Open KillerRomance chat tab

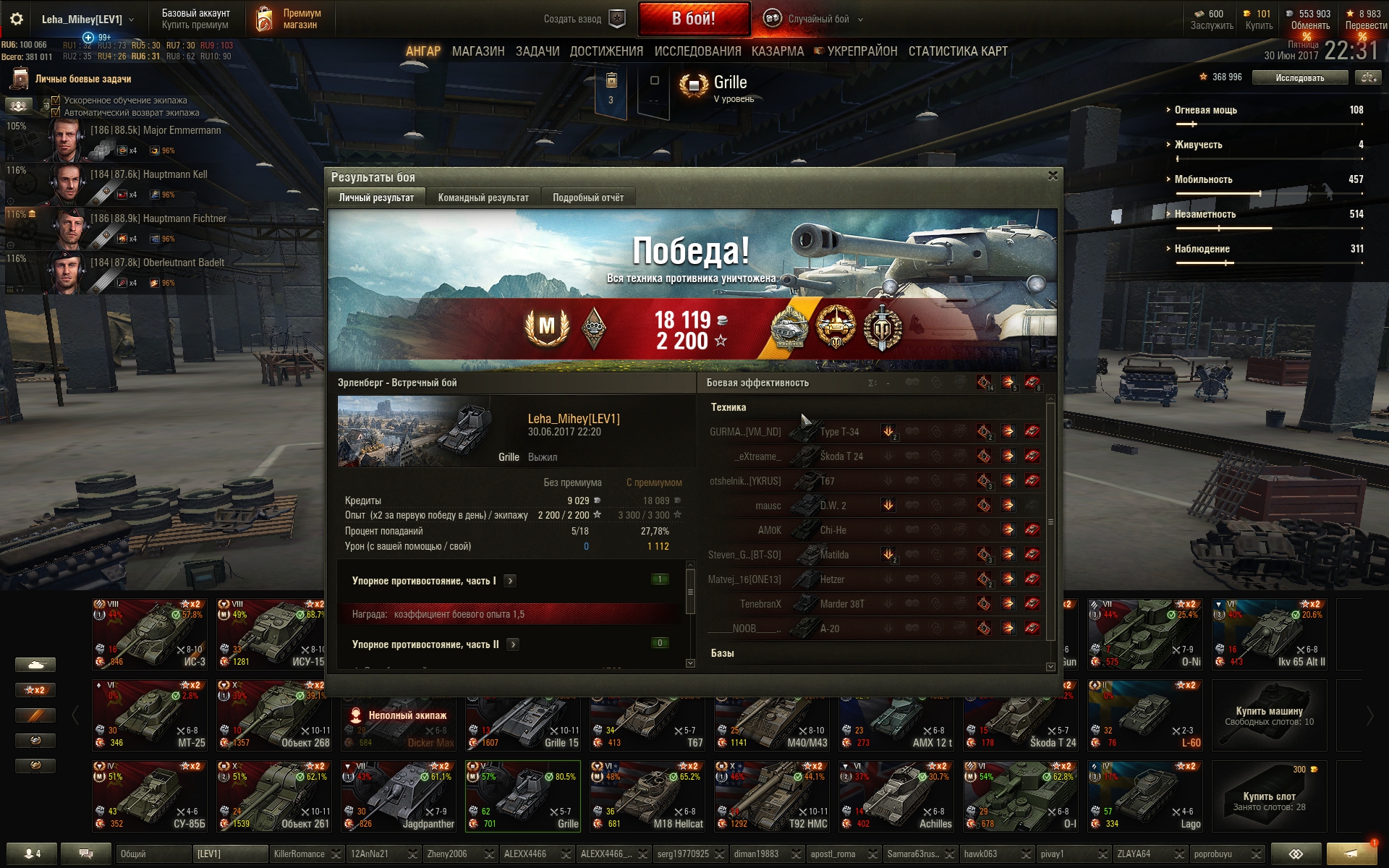(300, 854)
